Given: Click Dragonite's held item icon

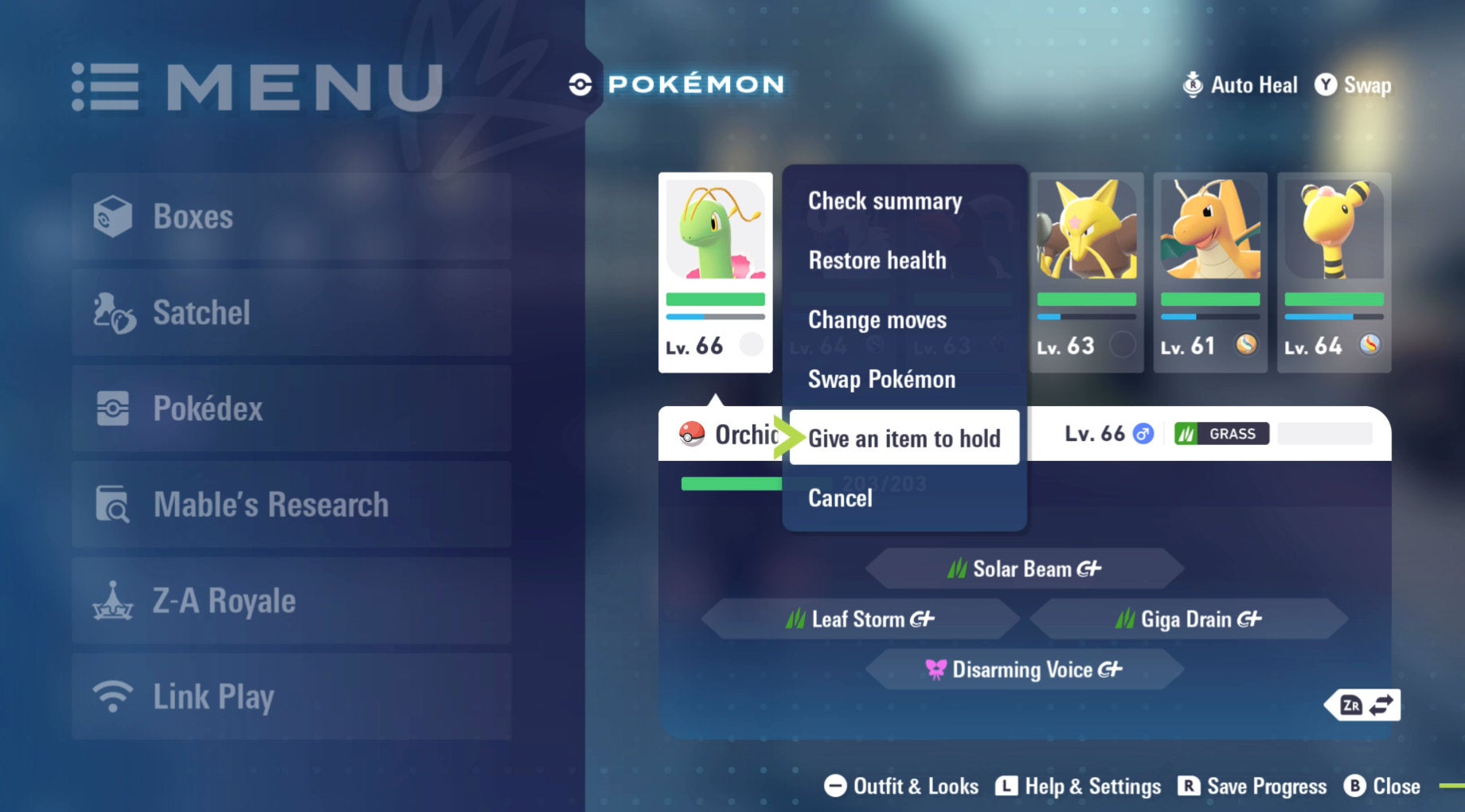Looking at the screenshot, I should click(x=1245, y=345).
